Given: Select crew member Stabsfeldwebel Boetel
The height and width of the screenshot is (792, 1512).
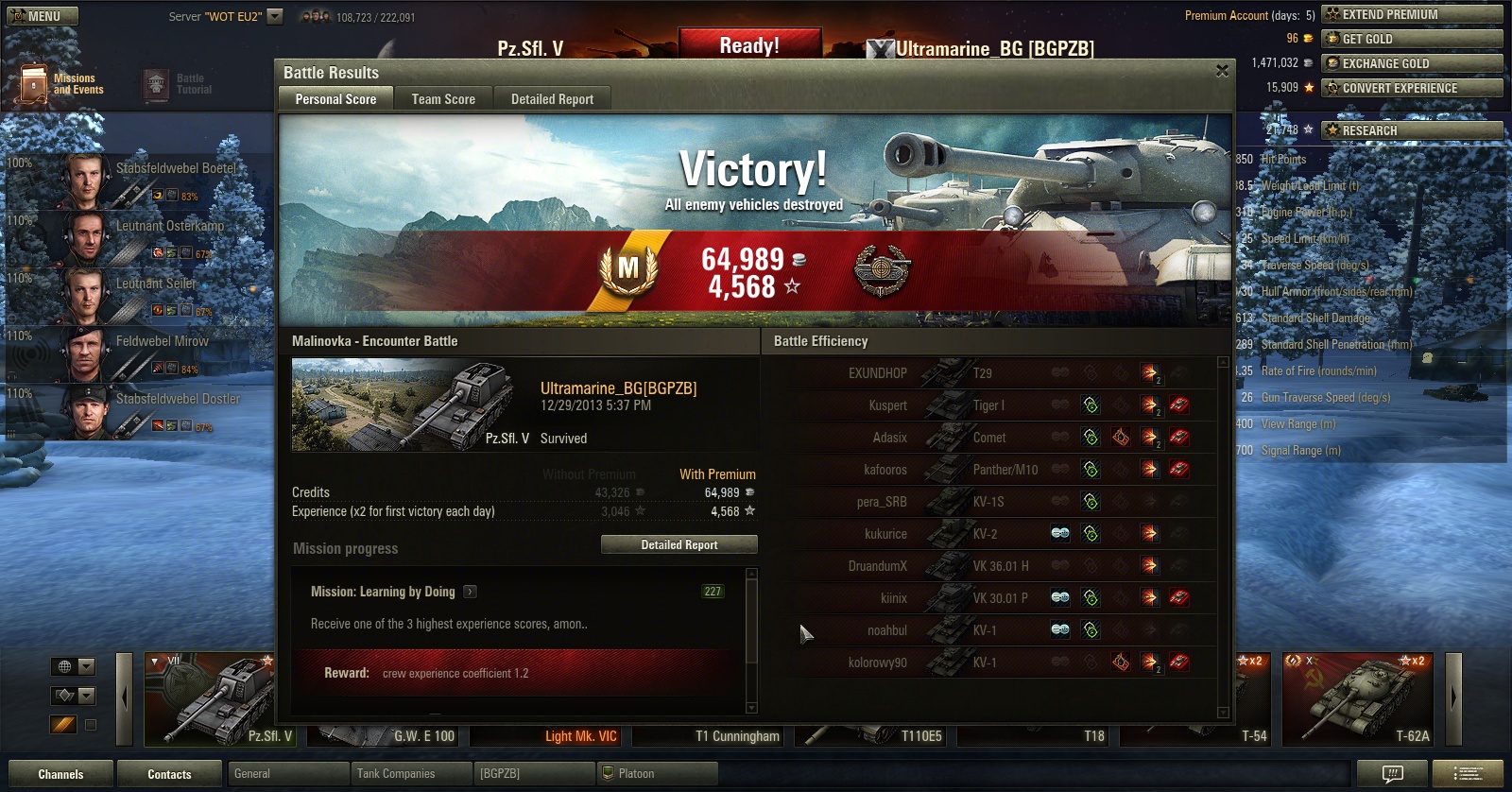Looking at the screenshot, I should coord(142,180).
